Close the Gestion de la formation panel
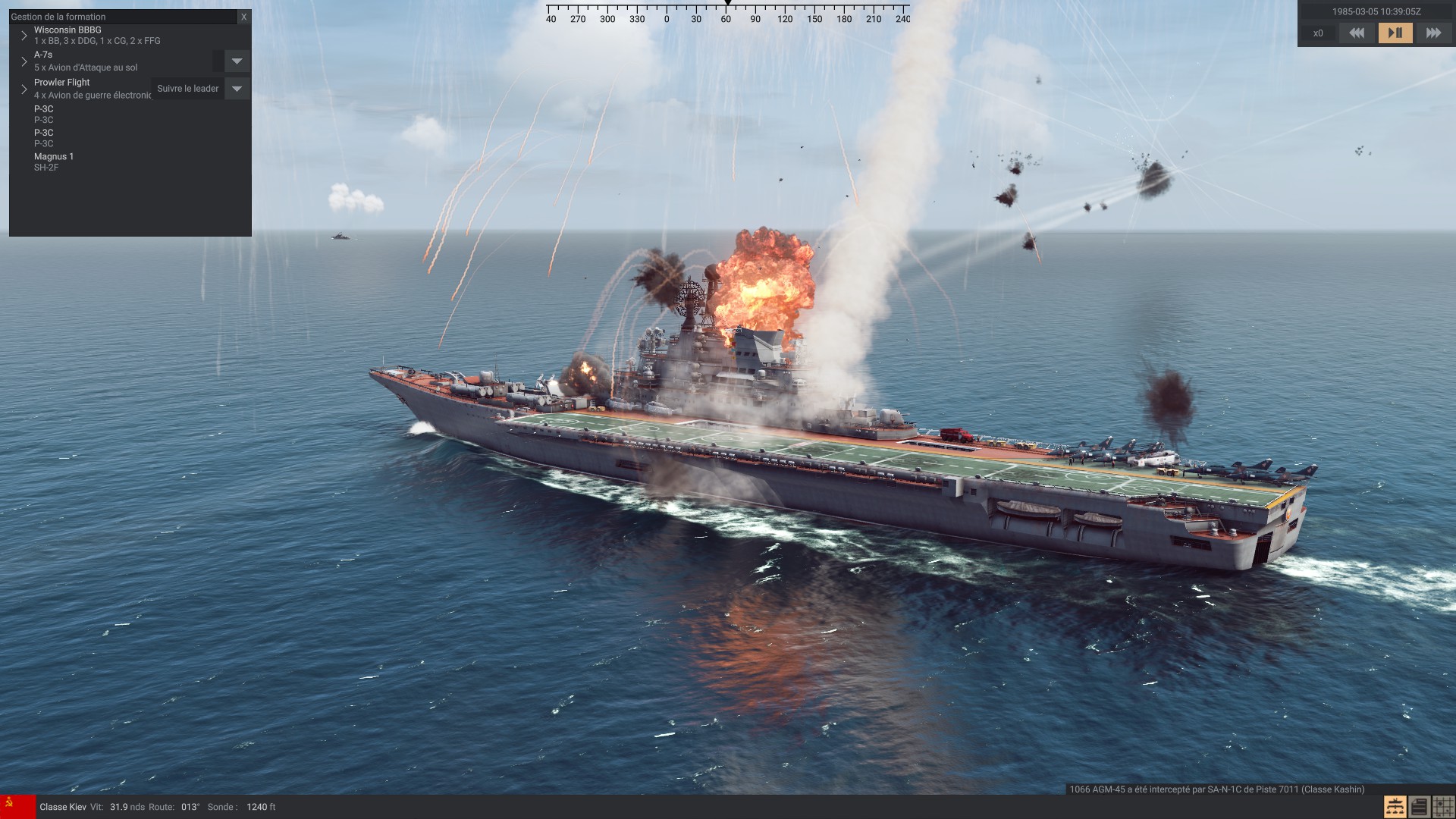Screen dimensions: 1456x819 click(x=243, y=17)
